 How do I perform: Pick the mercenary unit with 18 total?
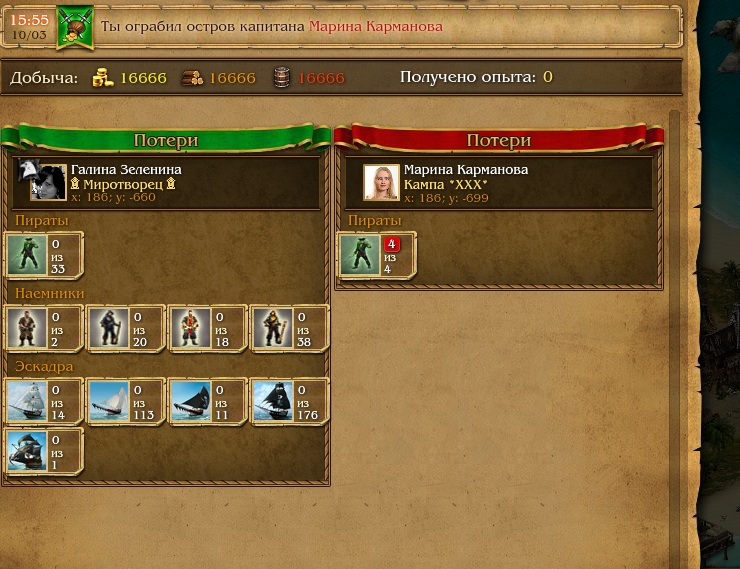pyautogui.click(x=190, y=329)
